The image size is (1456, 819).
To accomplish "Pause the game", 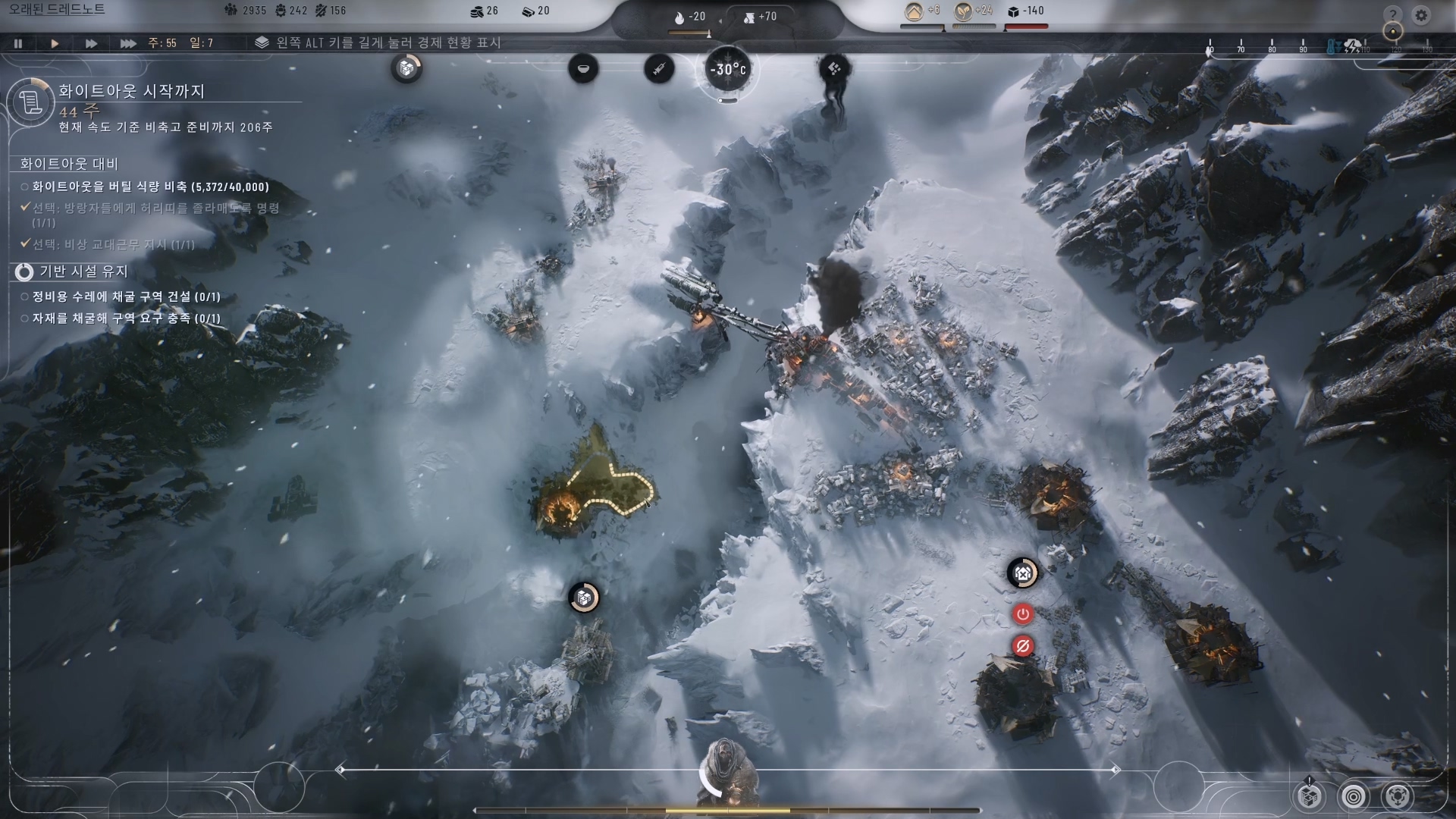I will [x=18, y=43].
